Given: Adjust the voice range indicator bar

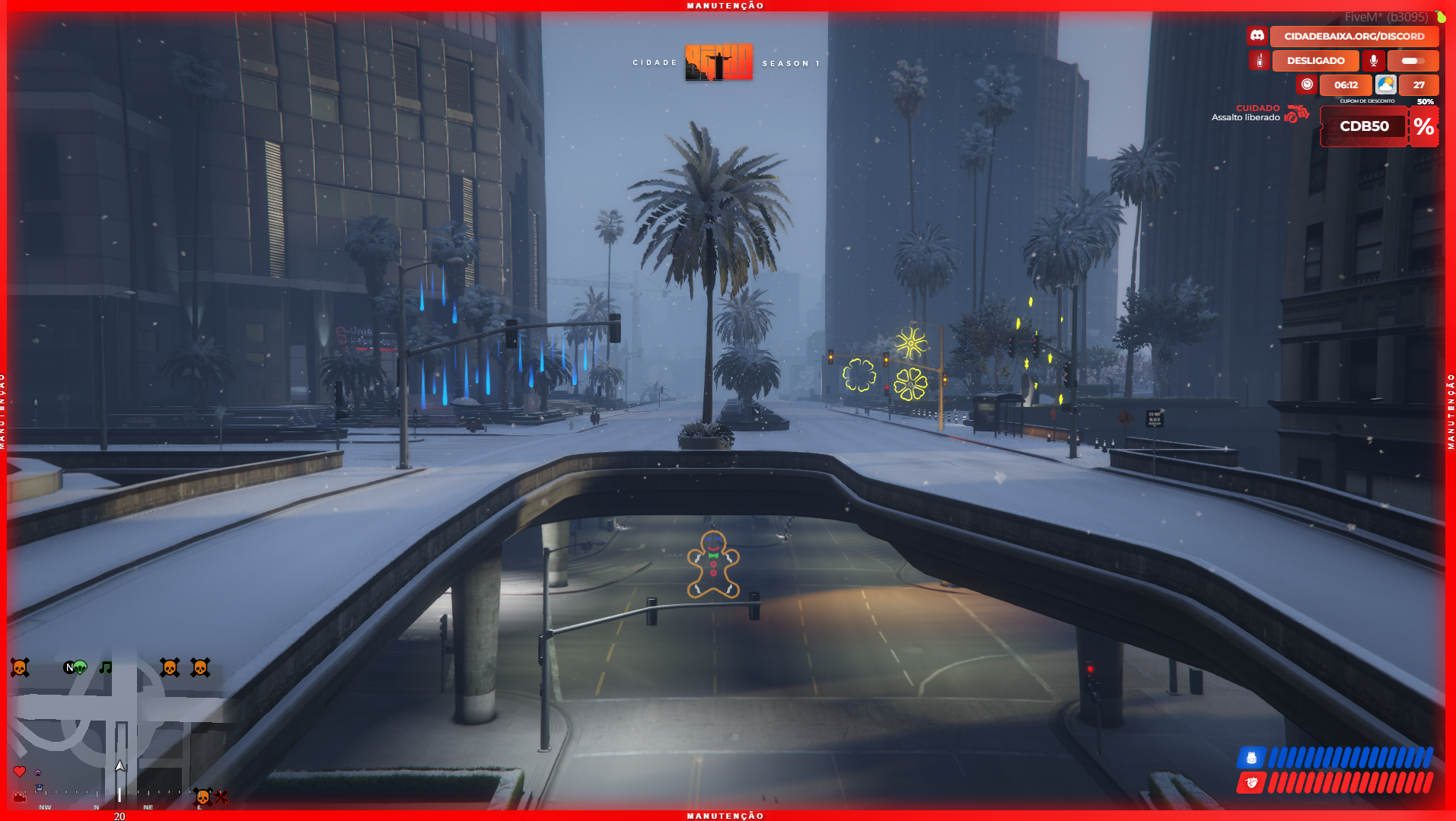Looking at the screenshot, I should coord(1413,61).
